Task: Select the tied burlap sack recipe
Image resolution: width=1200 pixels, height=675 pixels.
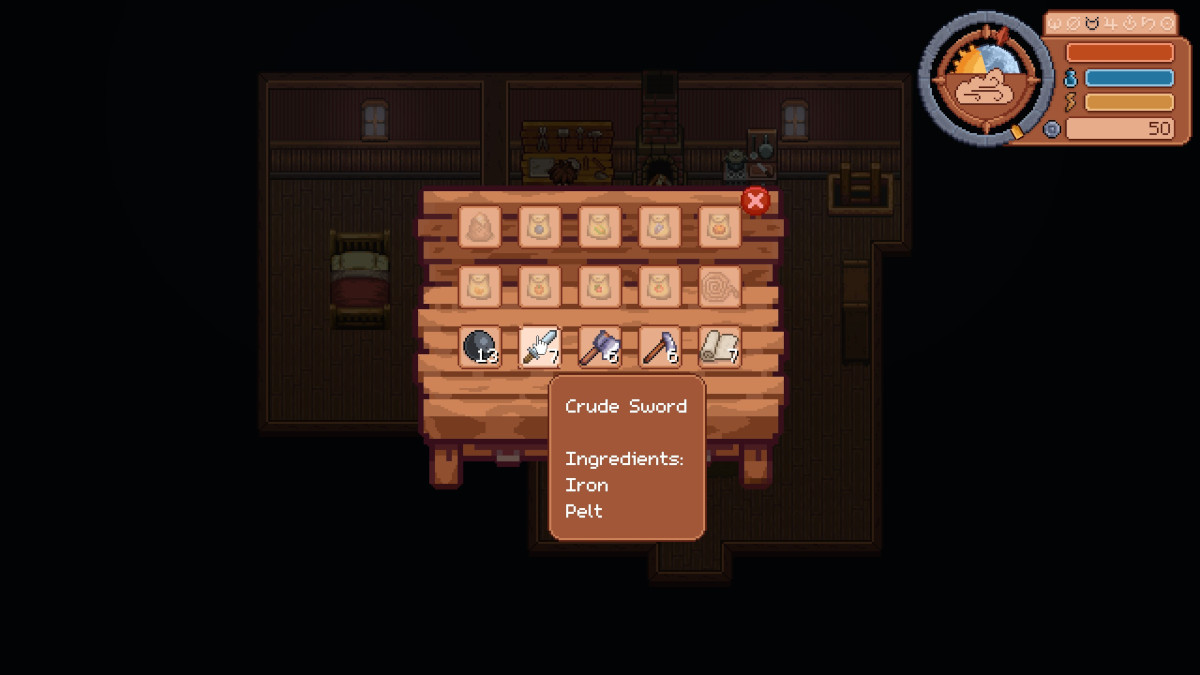Action: pyautogui.click(x=479, y=227)
